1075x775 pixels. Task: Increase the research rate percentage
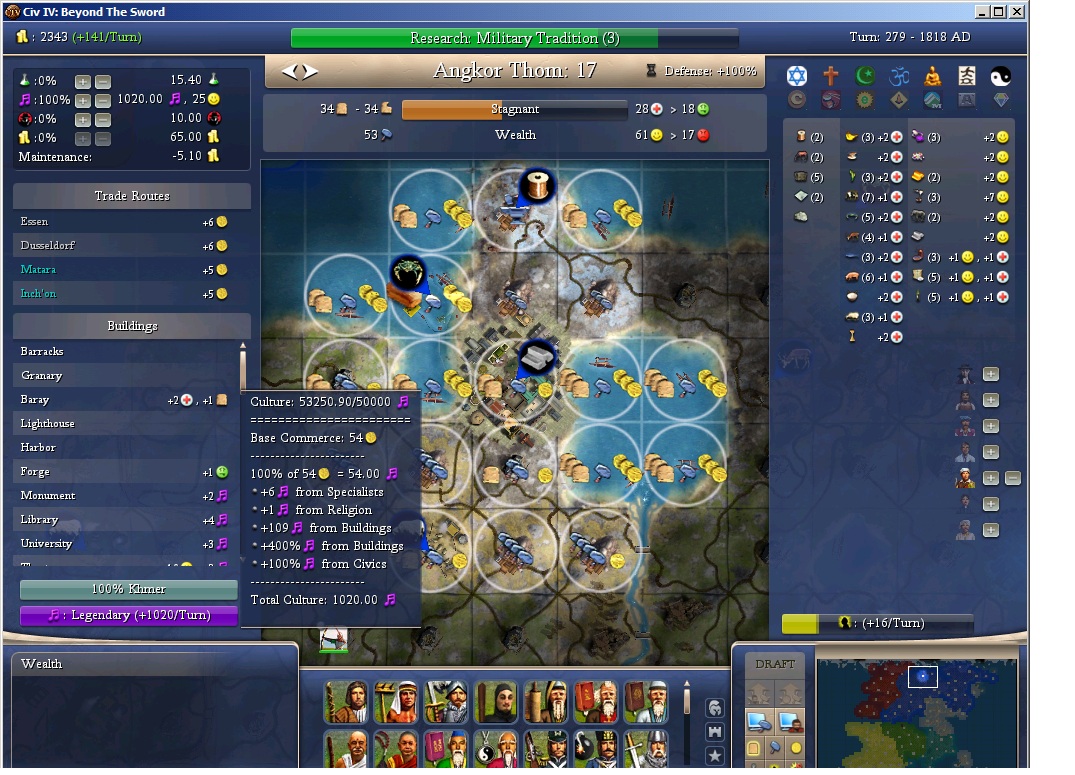click(83, 81)
